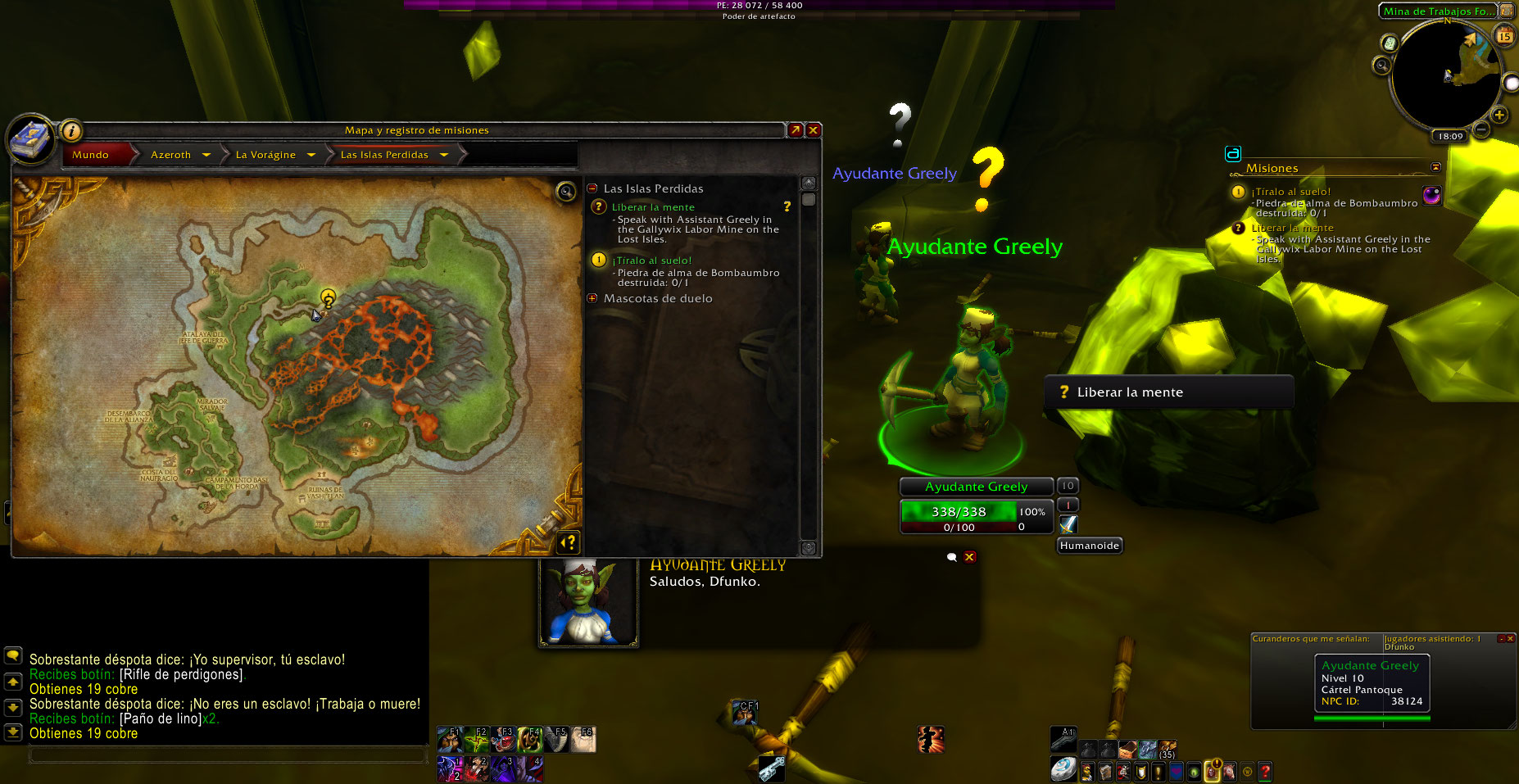Open the calendar showing day 15
The height and width of the screenshot is (784, 1519).
[x=1504, y=35]
